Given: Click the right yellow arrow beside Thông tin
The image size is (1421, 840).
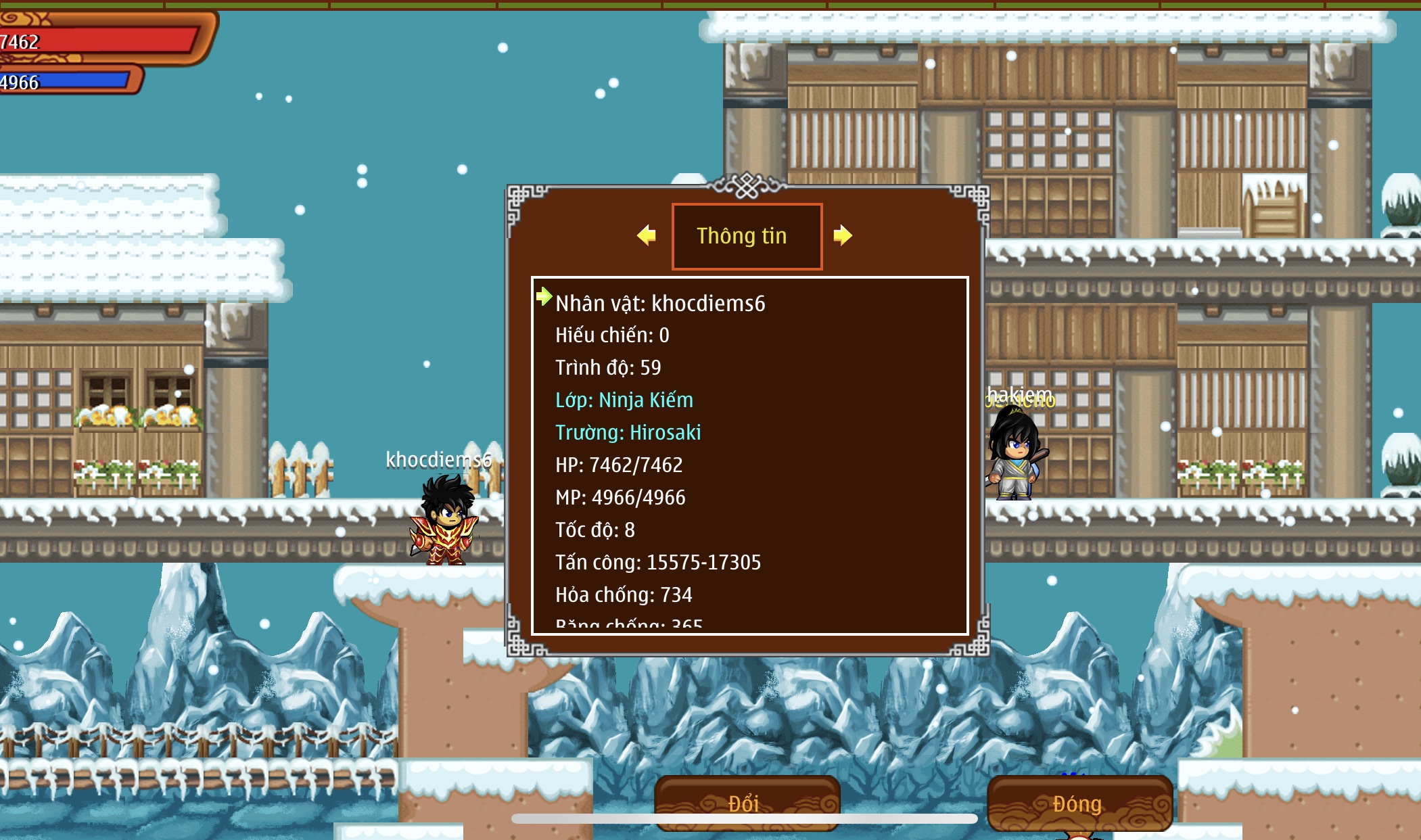Looking at the screenshot, I should (843, 235).
